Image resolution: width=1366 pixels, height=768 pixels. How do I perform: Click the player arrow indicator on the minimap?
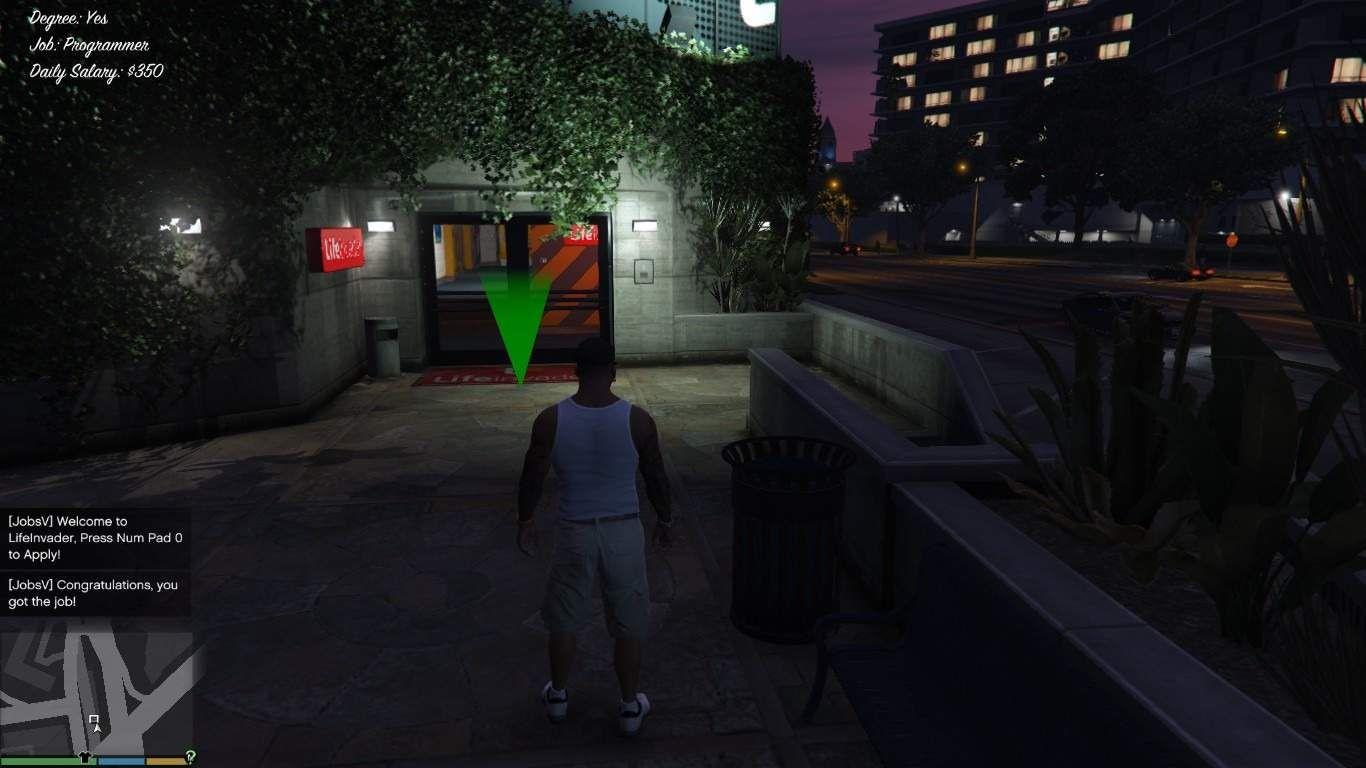pos(96,730)
